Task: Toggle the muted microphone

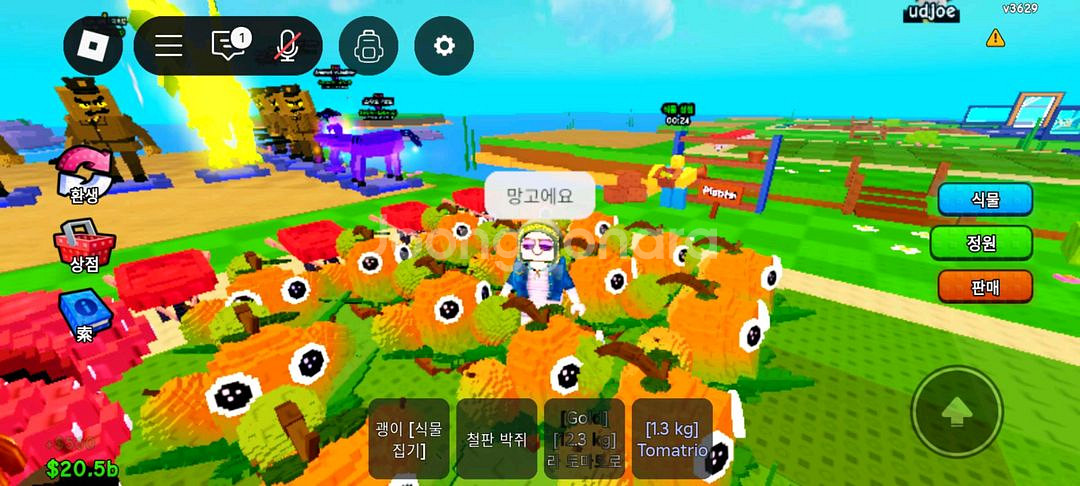Action: [x=288, y=46]
